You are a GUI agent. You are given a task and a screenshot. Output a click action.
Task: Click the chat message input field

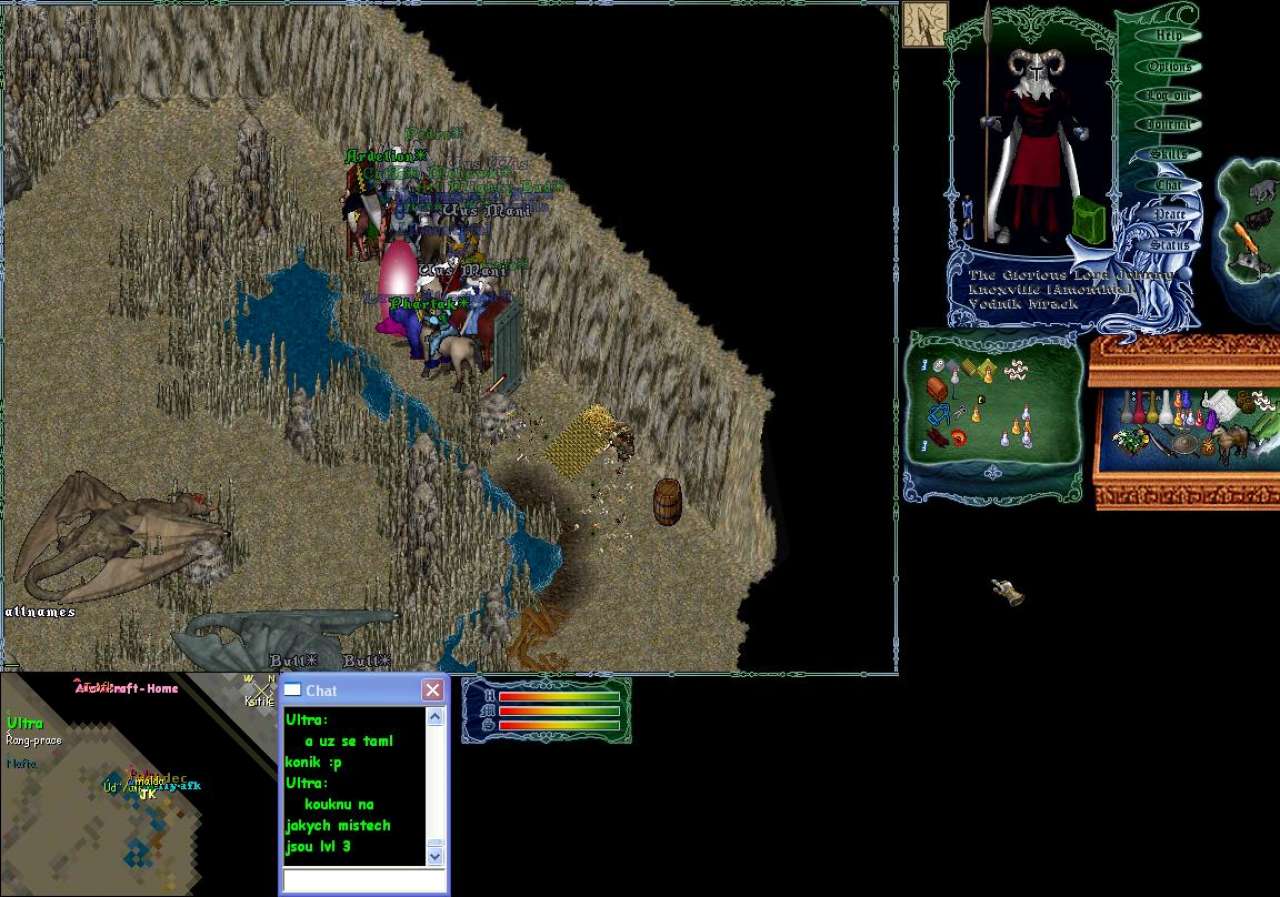pyautogui.click(x=364, y=880)
